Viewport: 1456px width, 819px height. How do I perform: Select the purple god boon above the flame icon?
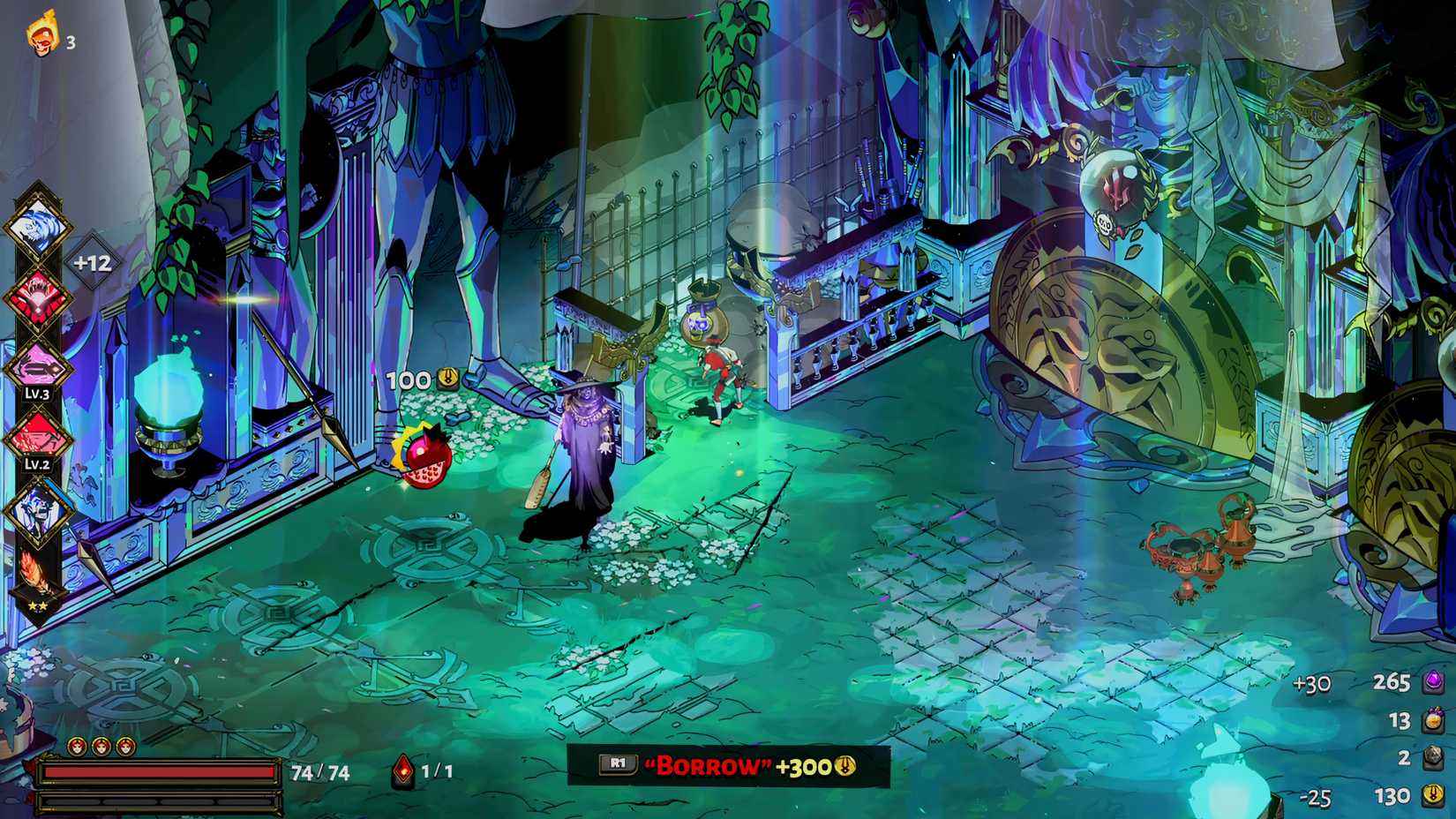(37, 510)
